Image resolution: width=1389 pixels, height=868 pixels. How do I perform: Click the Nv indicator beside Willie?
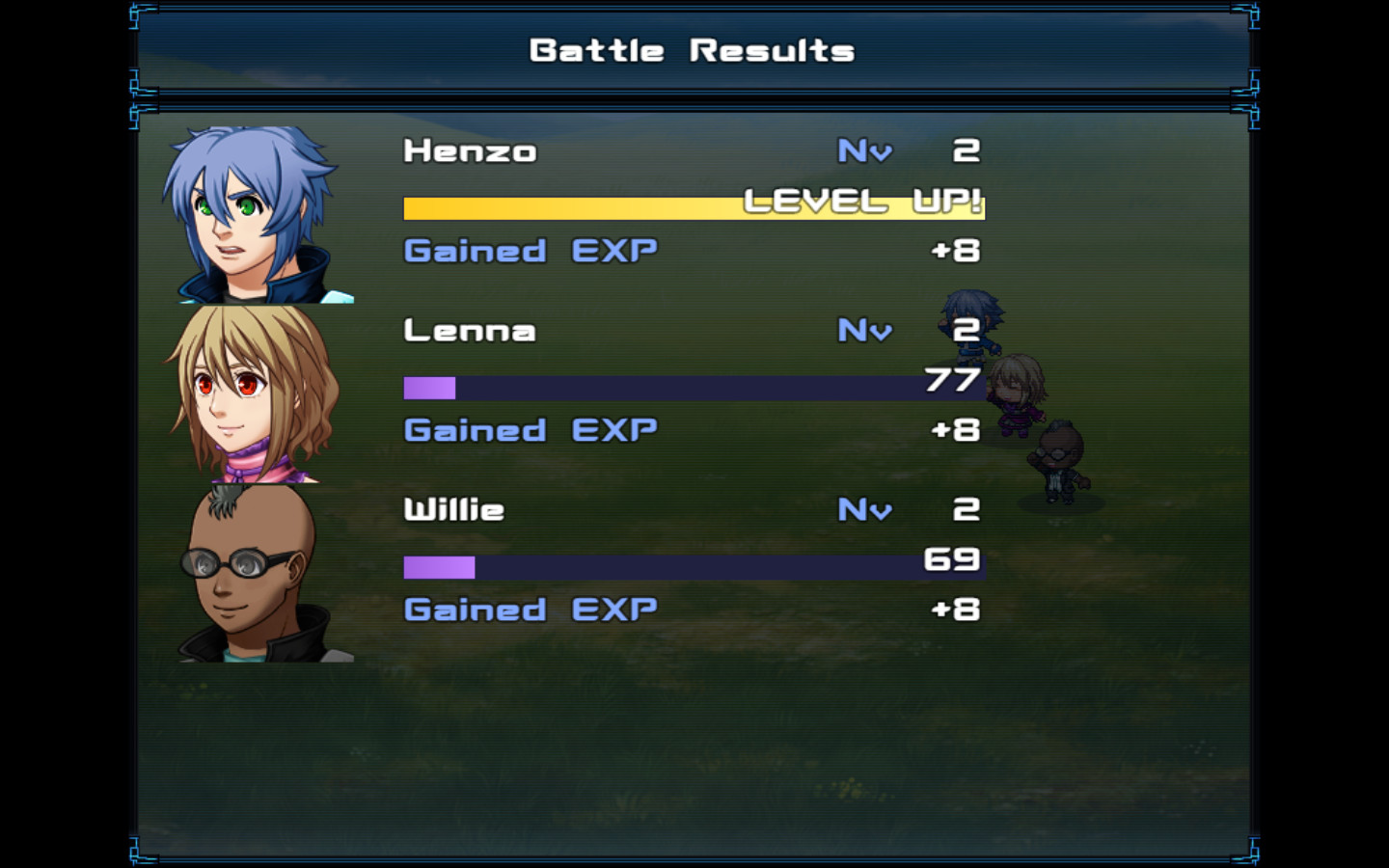point(863,509)
